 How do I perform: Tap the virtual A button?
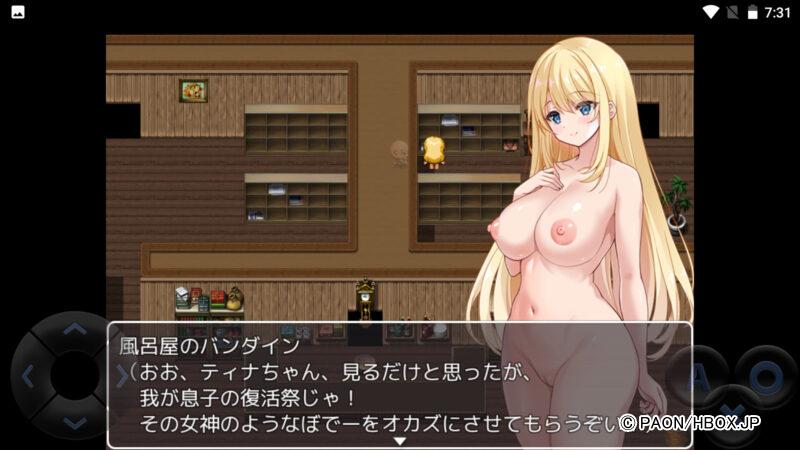[698, 376]
